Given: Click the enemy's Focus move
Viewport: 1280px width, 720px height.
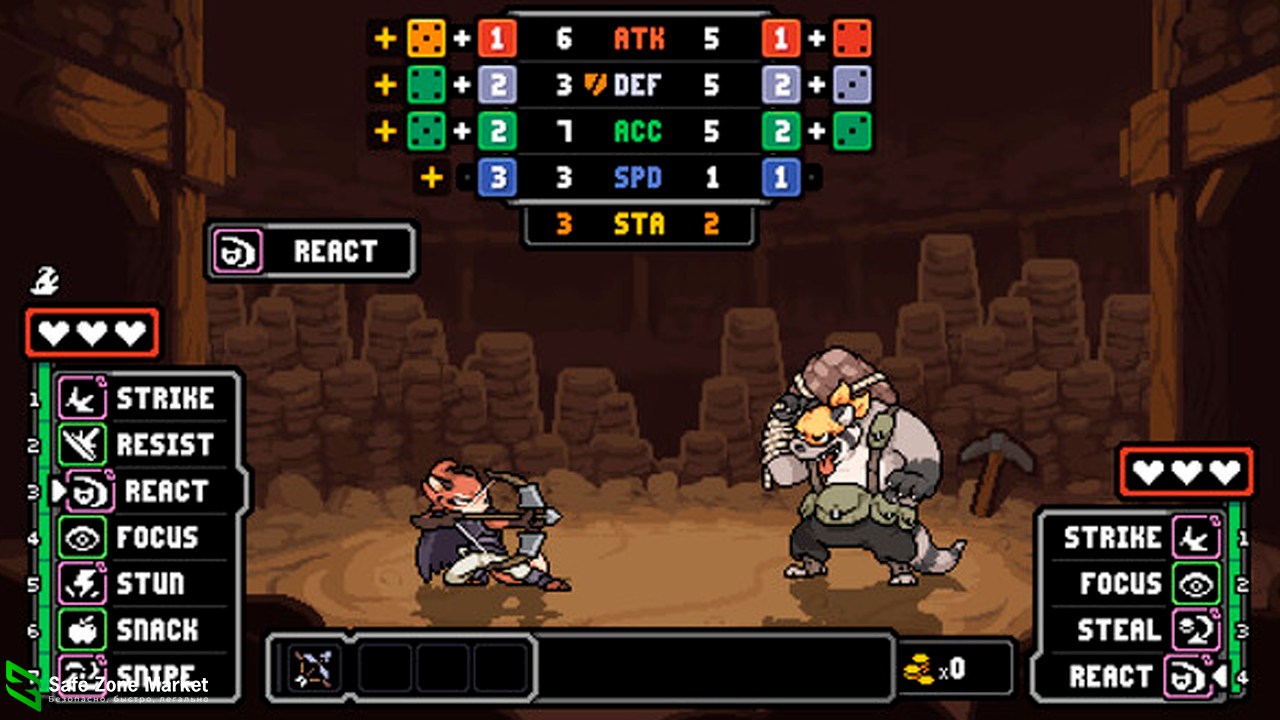Looking at the screenshot, I should coord(1140,584).
